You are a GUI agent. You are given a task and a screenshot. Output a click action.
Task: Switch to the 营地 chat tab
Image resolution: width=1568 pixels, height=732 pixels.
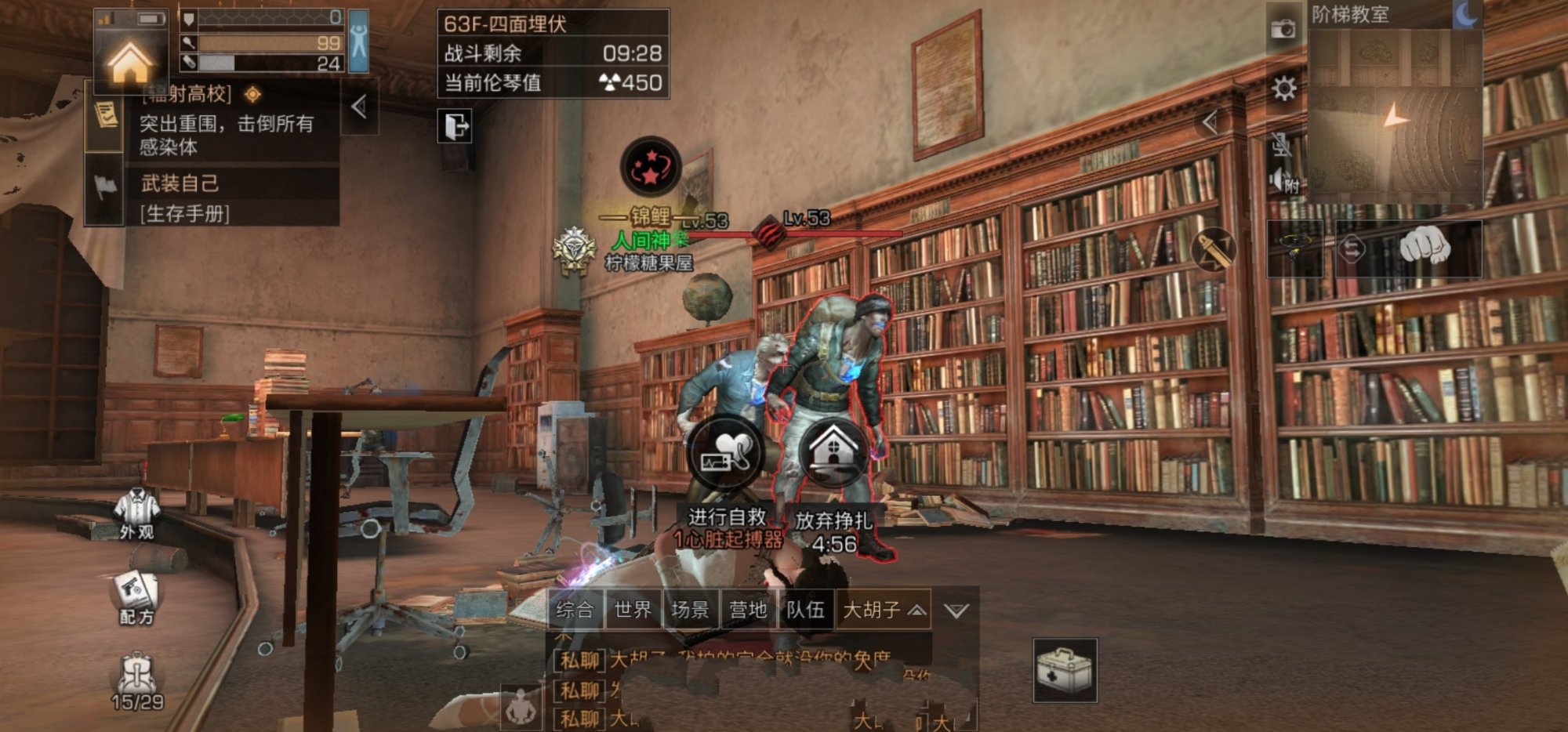point(748,610)
